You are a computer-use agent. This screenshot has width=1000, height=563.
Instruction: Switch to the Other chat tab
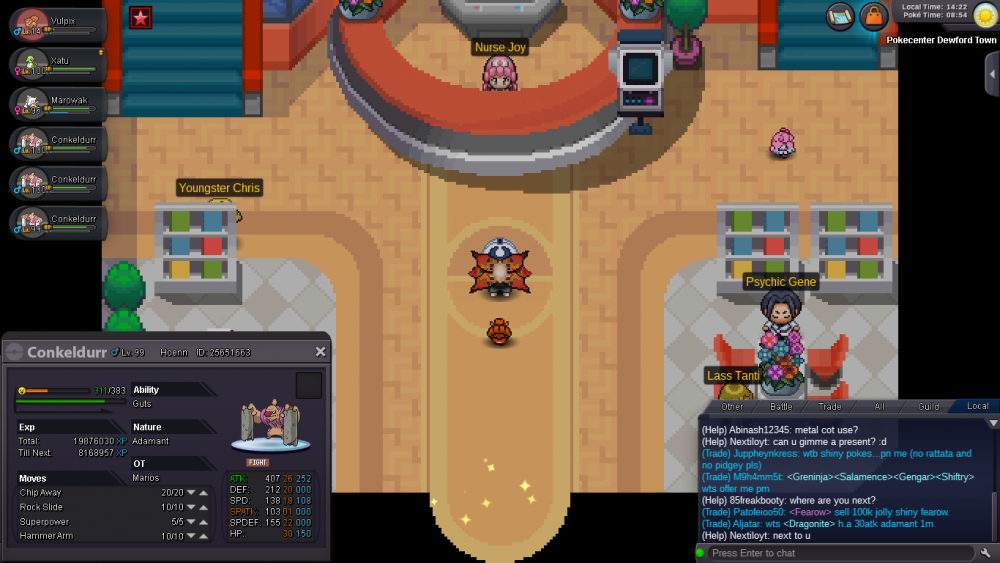[x=732, y=406]
